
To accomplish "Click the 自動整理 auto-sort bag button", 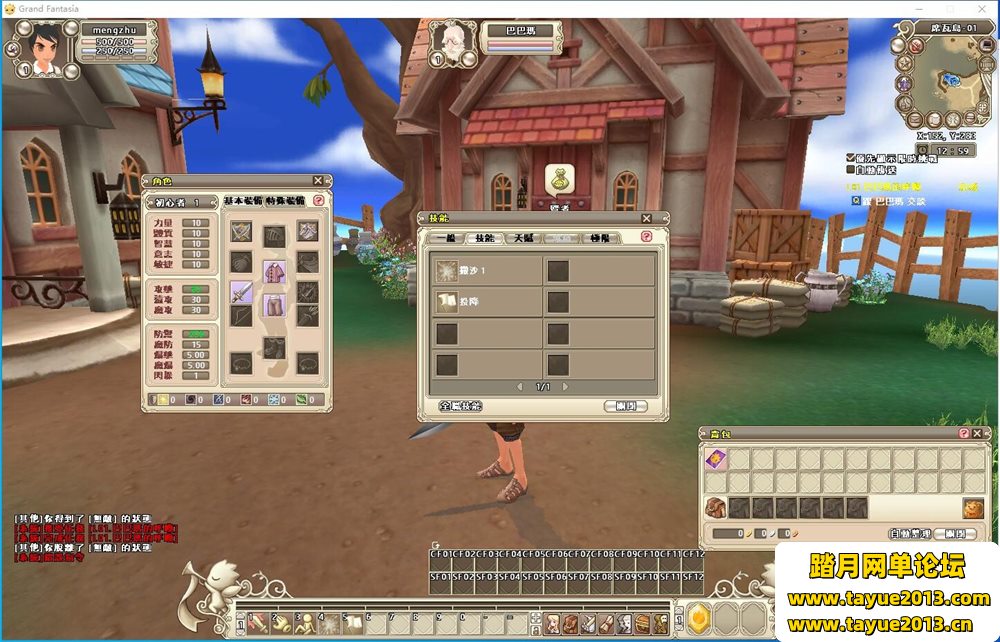I will coord(910,534).
